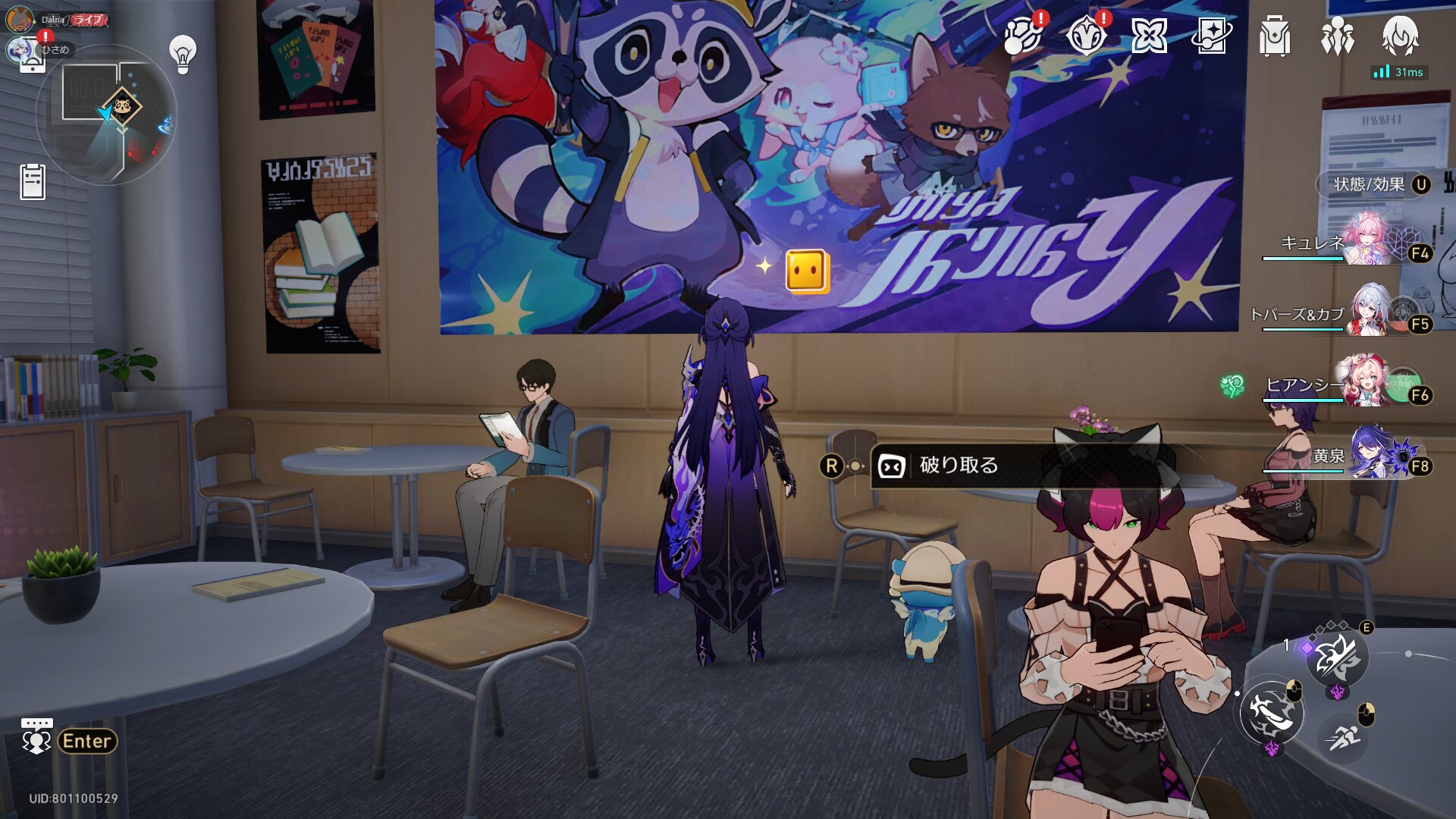Open the orbit-shaped icon with red alert
The width and height of the screenshot is (1456, 819).
(x=1022, y=36)
